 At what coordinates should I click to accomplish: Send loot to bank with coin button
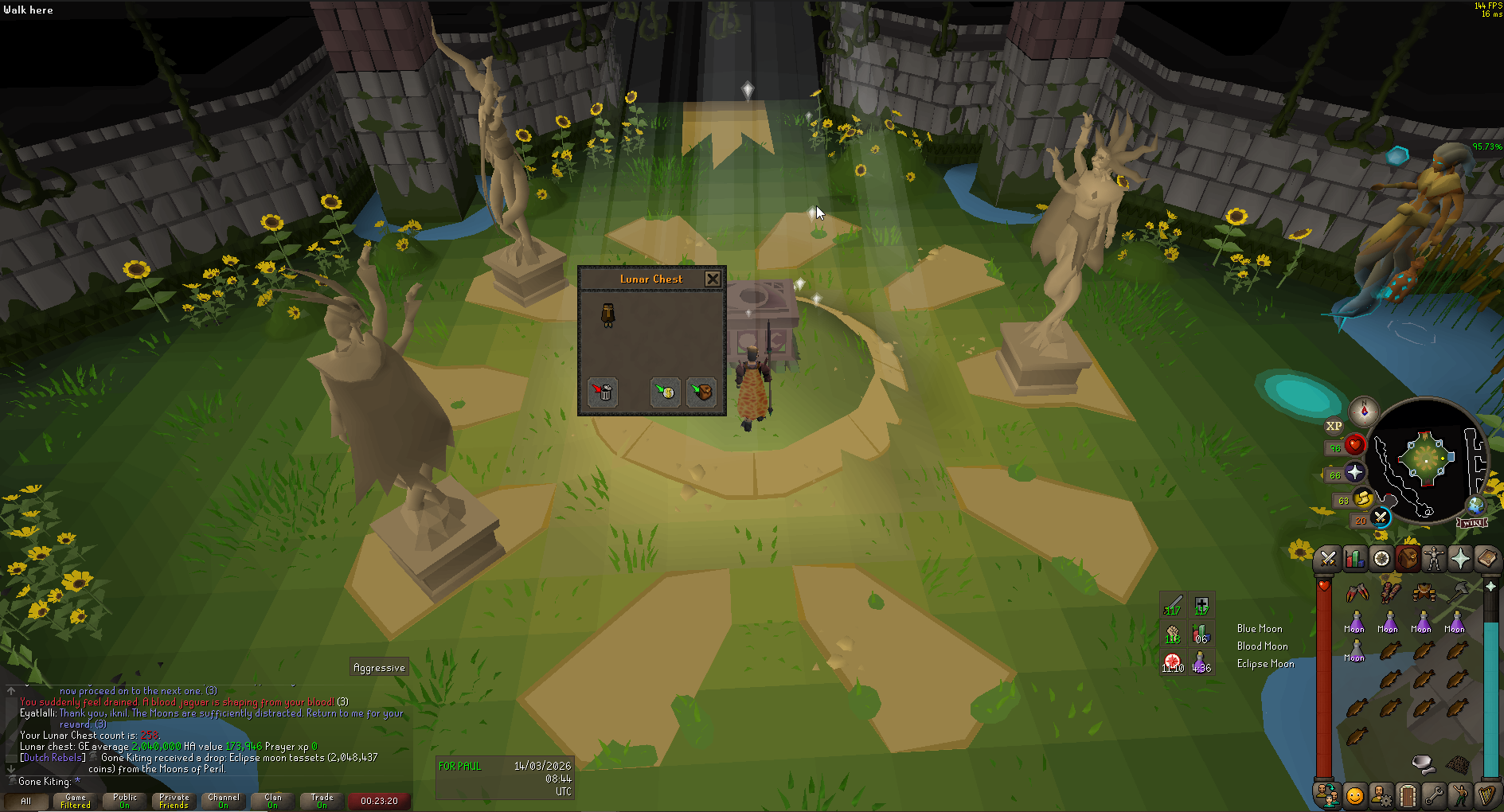(665, 392)
